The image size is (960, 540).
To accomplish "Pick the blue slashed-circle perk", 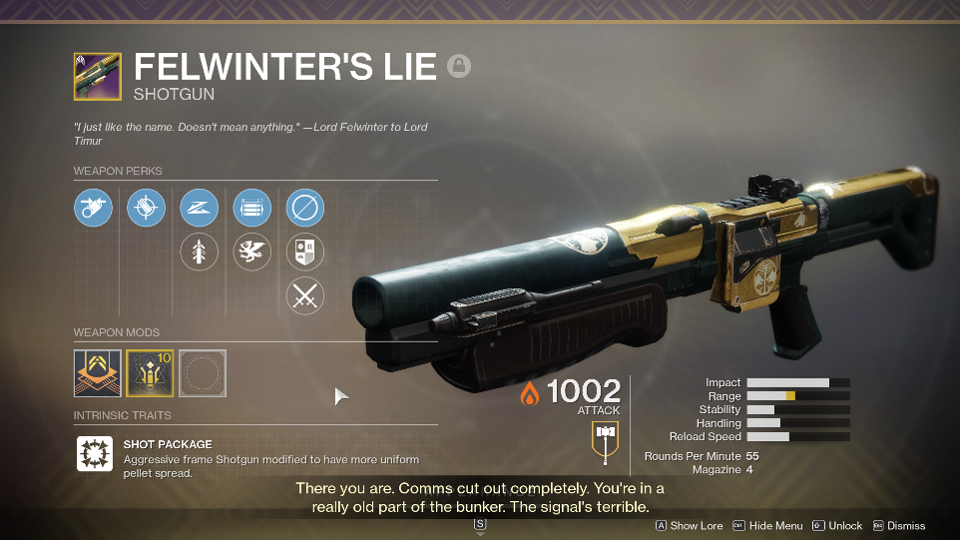I will (305, 209).
